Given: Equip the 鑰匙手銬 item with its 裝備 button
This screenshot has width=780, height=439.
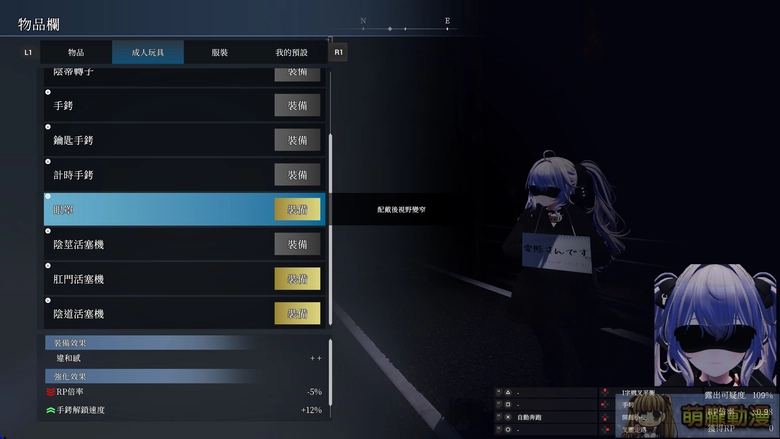Looking at the screenshot, I should [x=297, y=140].
